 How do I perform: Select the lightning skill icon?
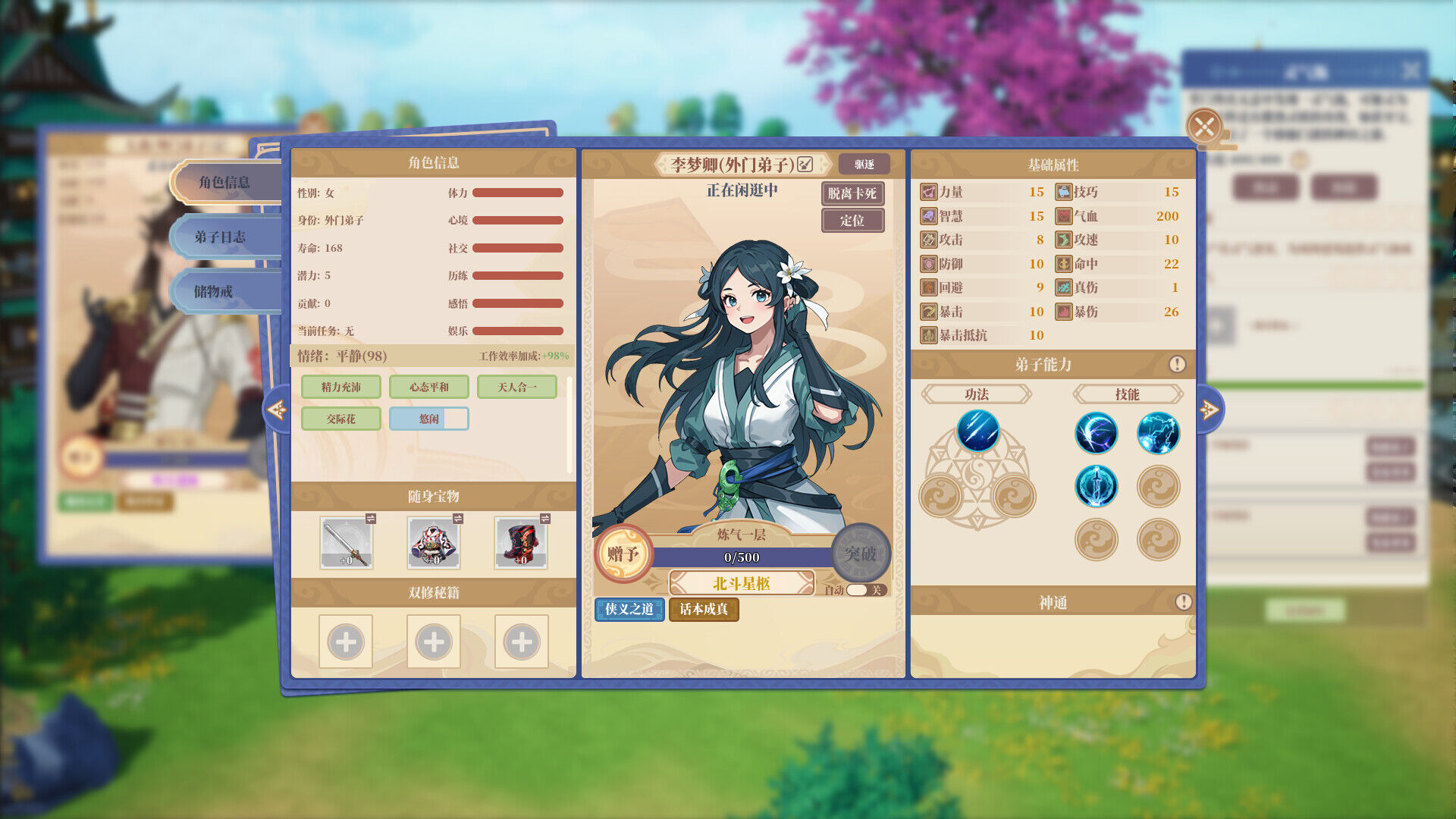(1158, 433)
